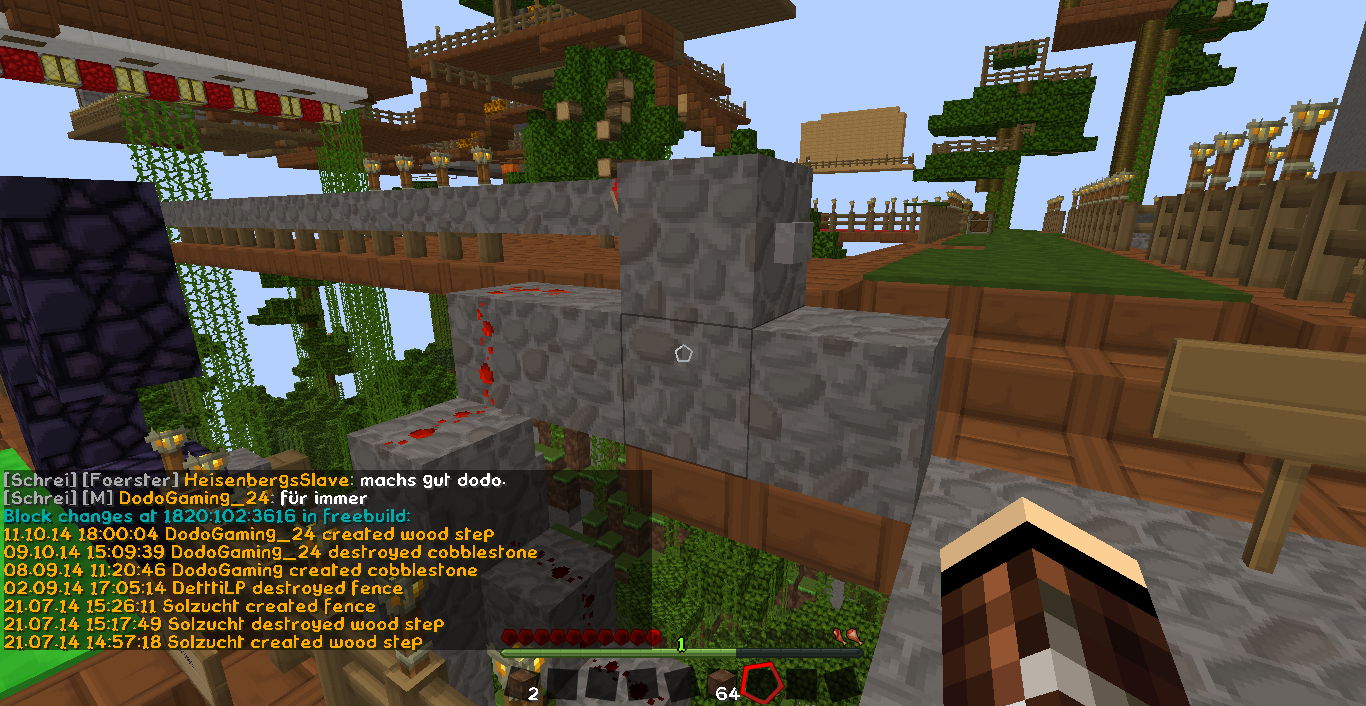The width and height of the screenshot is (1366, 706).
Task: Click the red-outlined selected hotbar slot
Action: 762,684
